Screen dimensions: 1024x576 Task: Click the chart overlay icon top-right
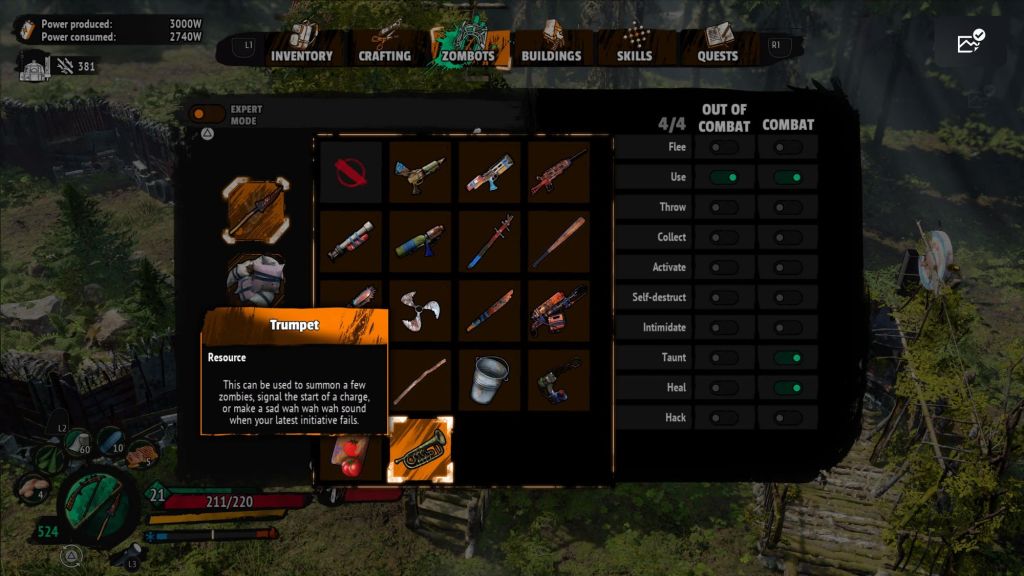tap(970, 42)
